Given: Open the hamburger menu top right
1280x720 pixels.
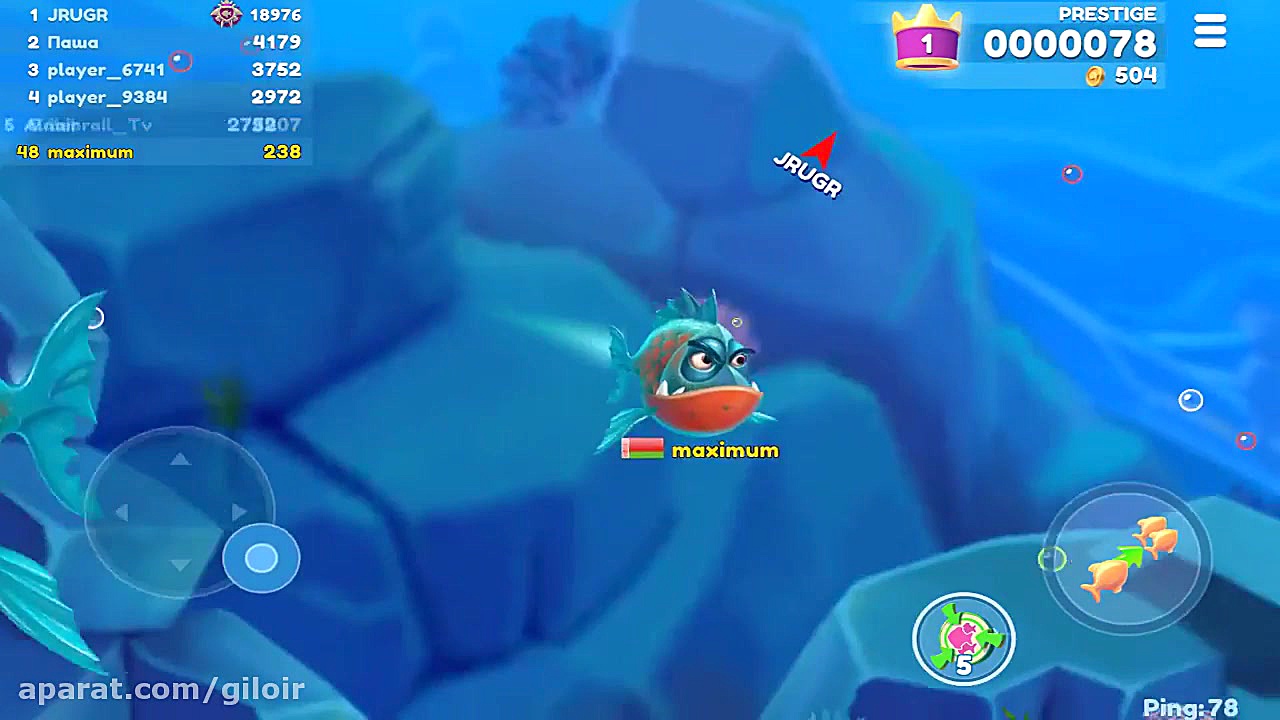Looking at the screenshot, I should pos(1210,31).
